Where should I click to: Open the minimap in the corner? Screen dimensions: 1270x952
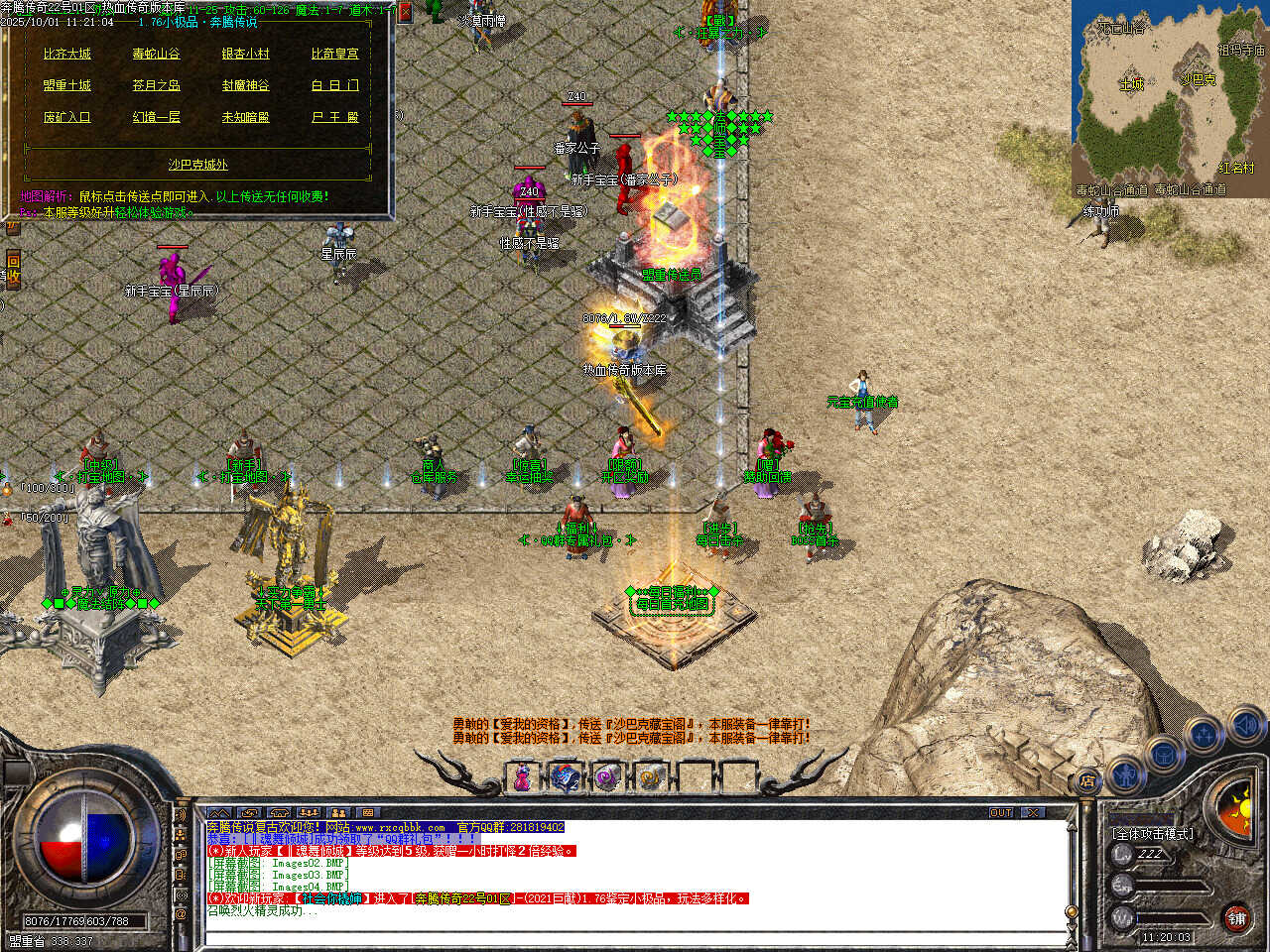1170,97
